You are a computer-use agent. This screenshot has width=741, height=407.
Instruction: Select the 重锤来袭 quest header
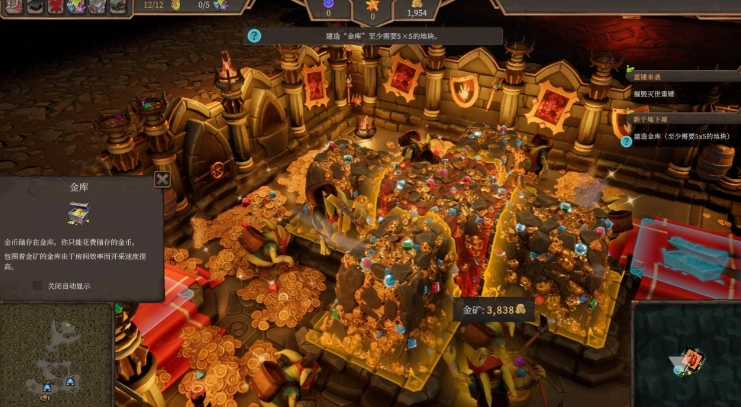[647, 76]
